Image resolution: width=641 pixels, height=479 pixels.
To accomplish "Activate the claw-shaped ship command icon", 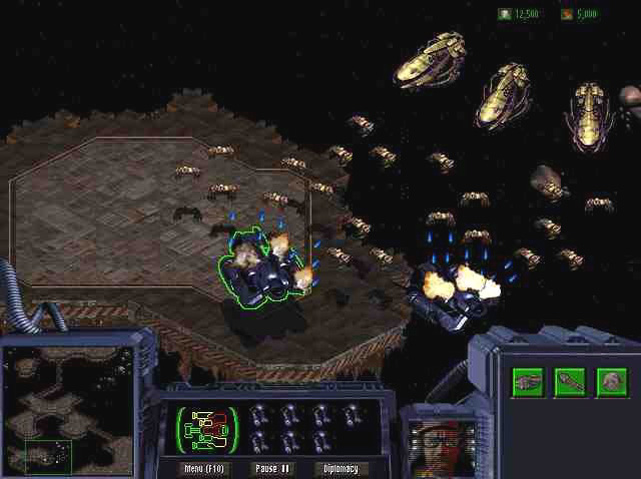I will [528, 382].
